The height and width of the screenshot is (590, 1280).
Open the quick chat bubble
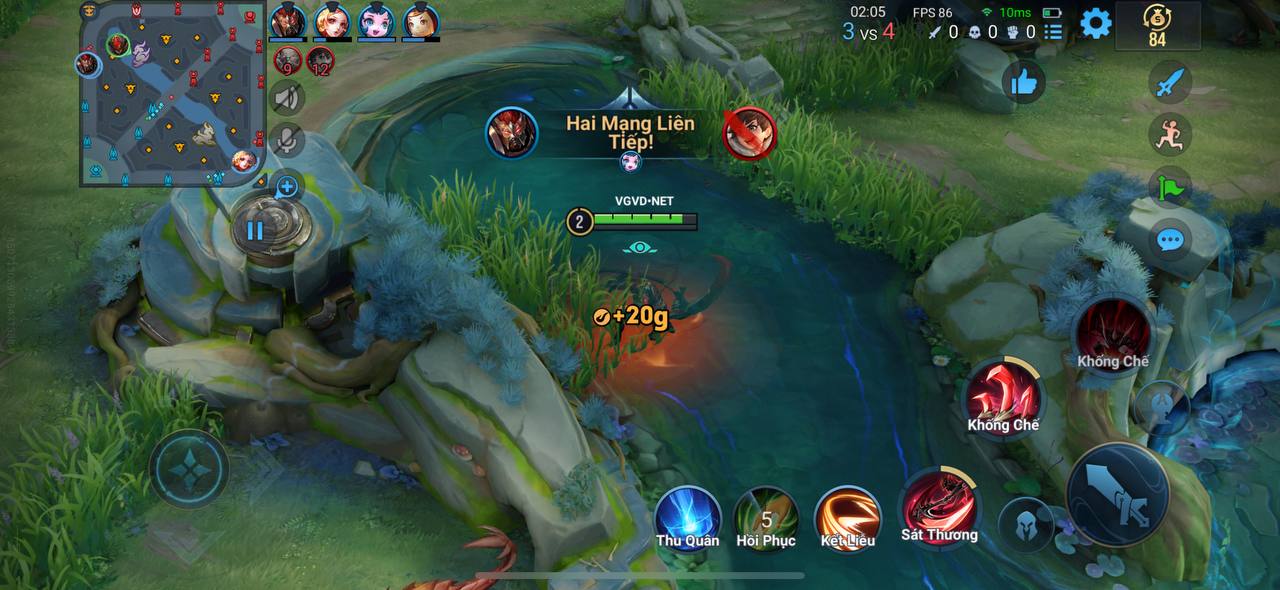(1169, 241)
